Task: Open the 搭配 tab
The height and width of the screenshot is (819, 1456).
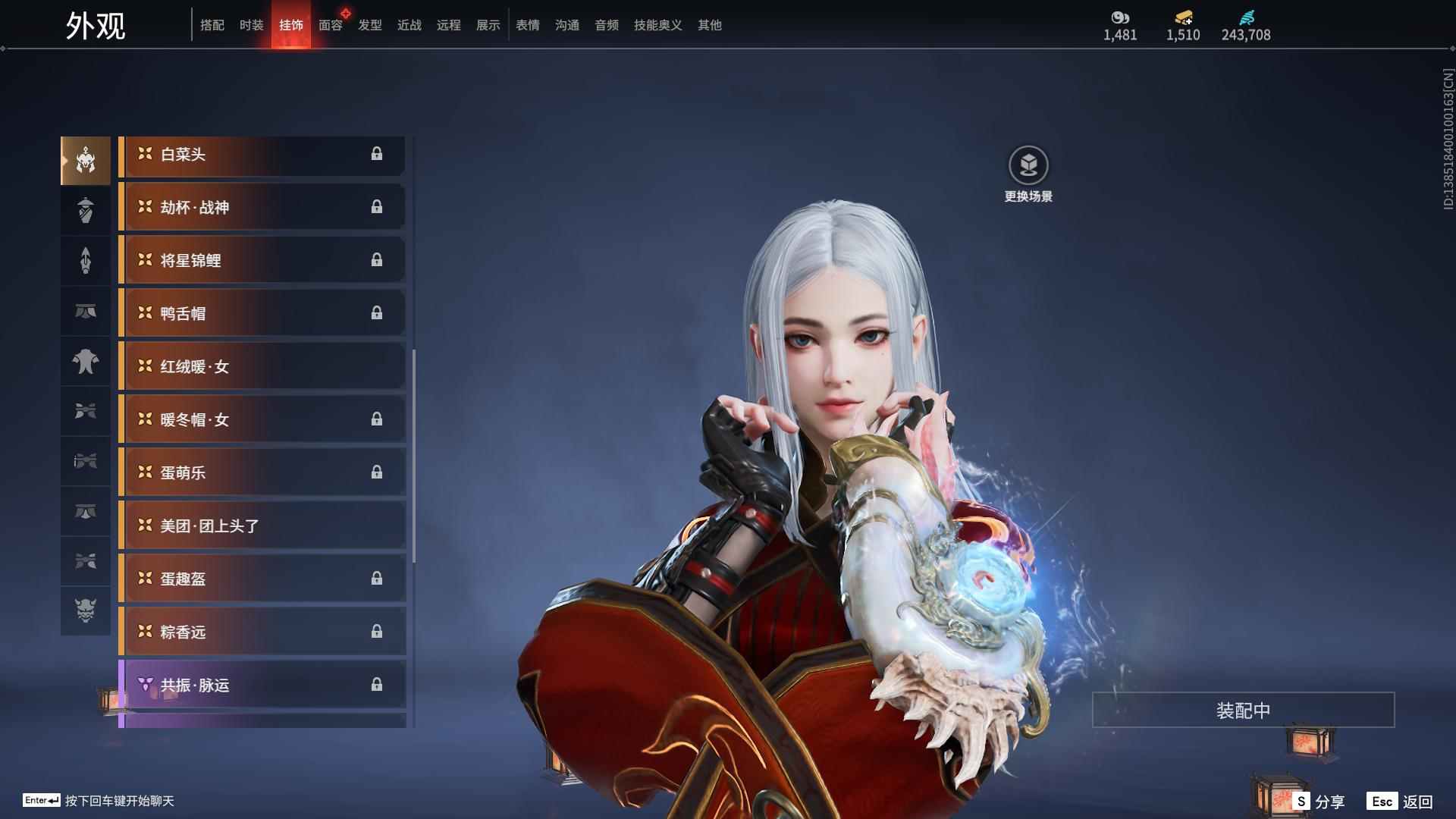Action: coord(212,25)
